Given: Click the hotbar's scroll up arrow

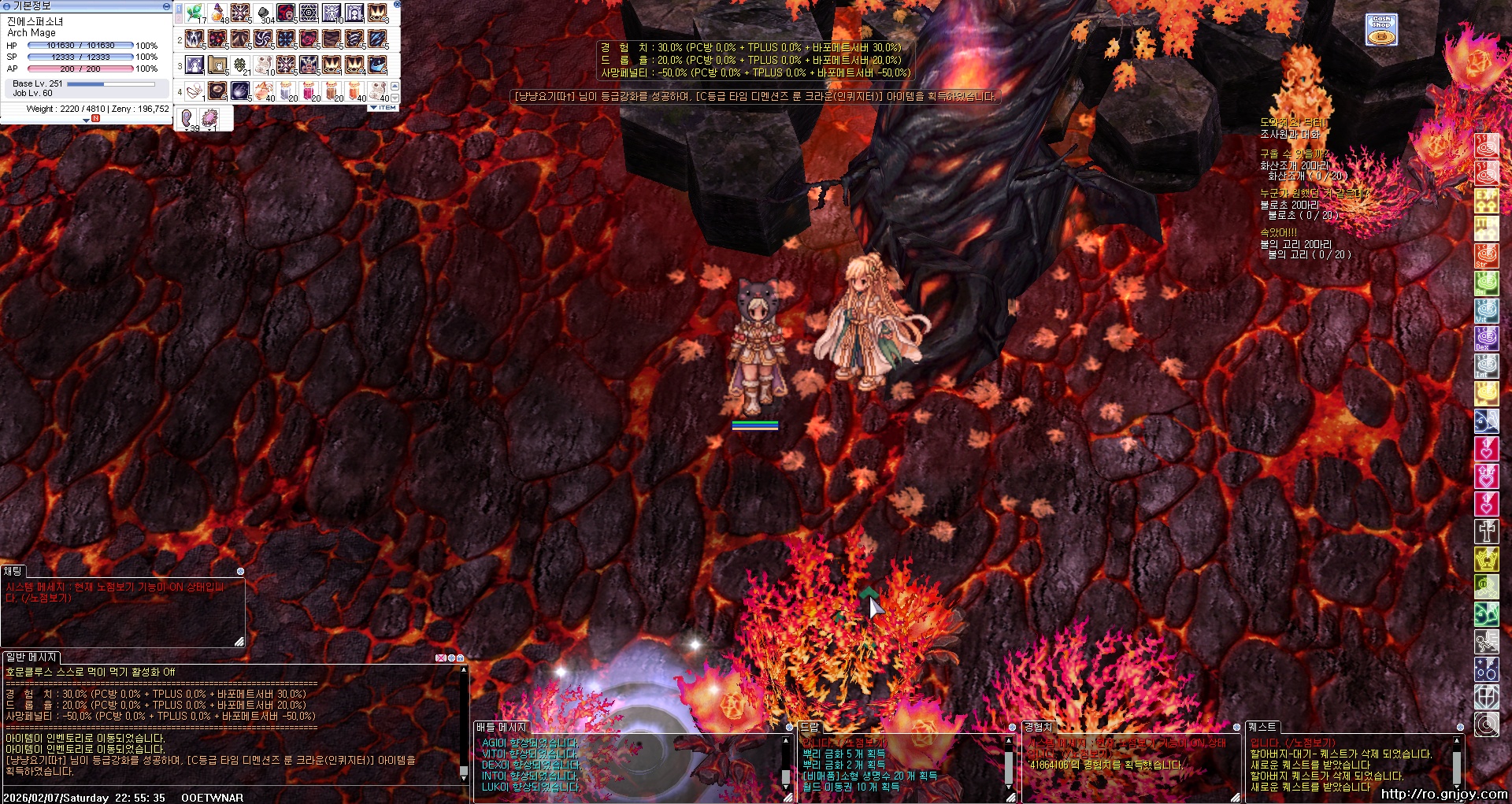Looking at the screenshot, I should coord(395,86).
